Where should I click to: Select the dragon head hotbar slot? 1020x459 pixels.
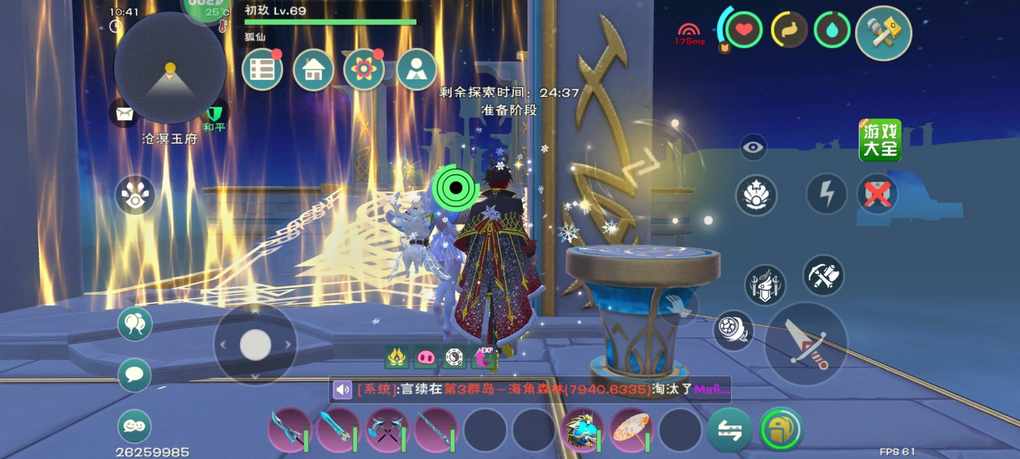pos(582,430)
